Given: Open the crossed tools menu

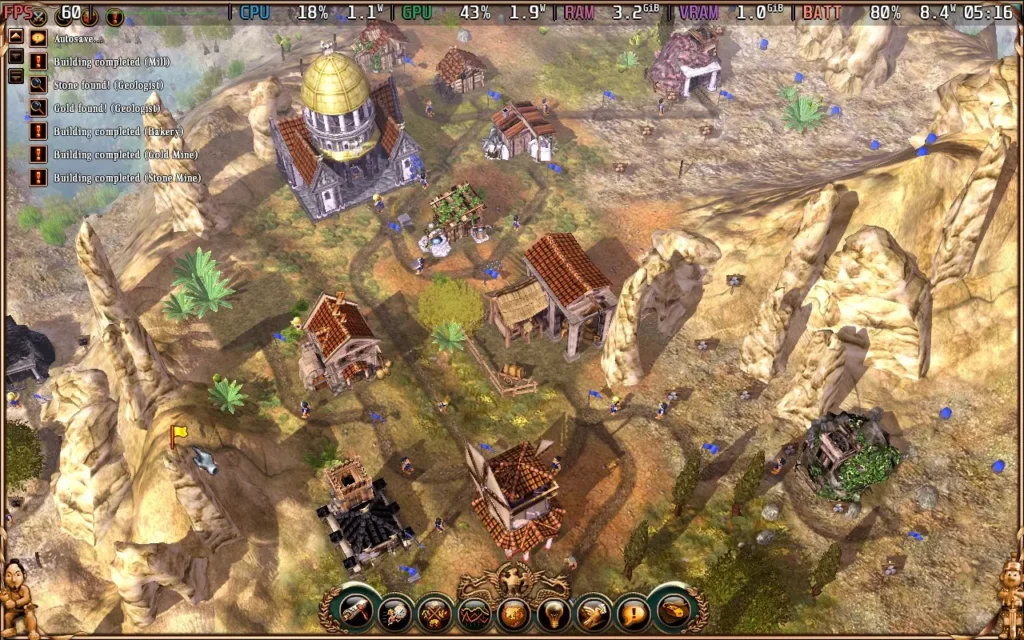Looking at the screenshot, I should (x=434, y=611).
